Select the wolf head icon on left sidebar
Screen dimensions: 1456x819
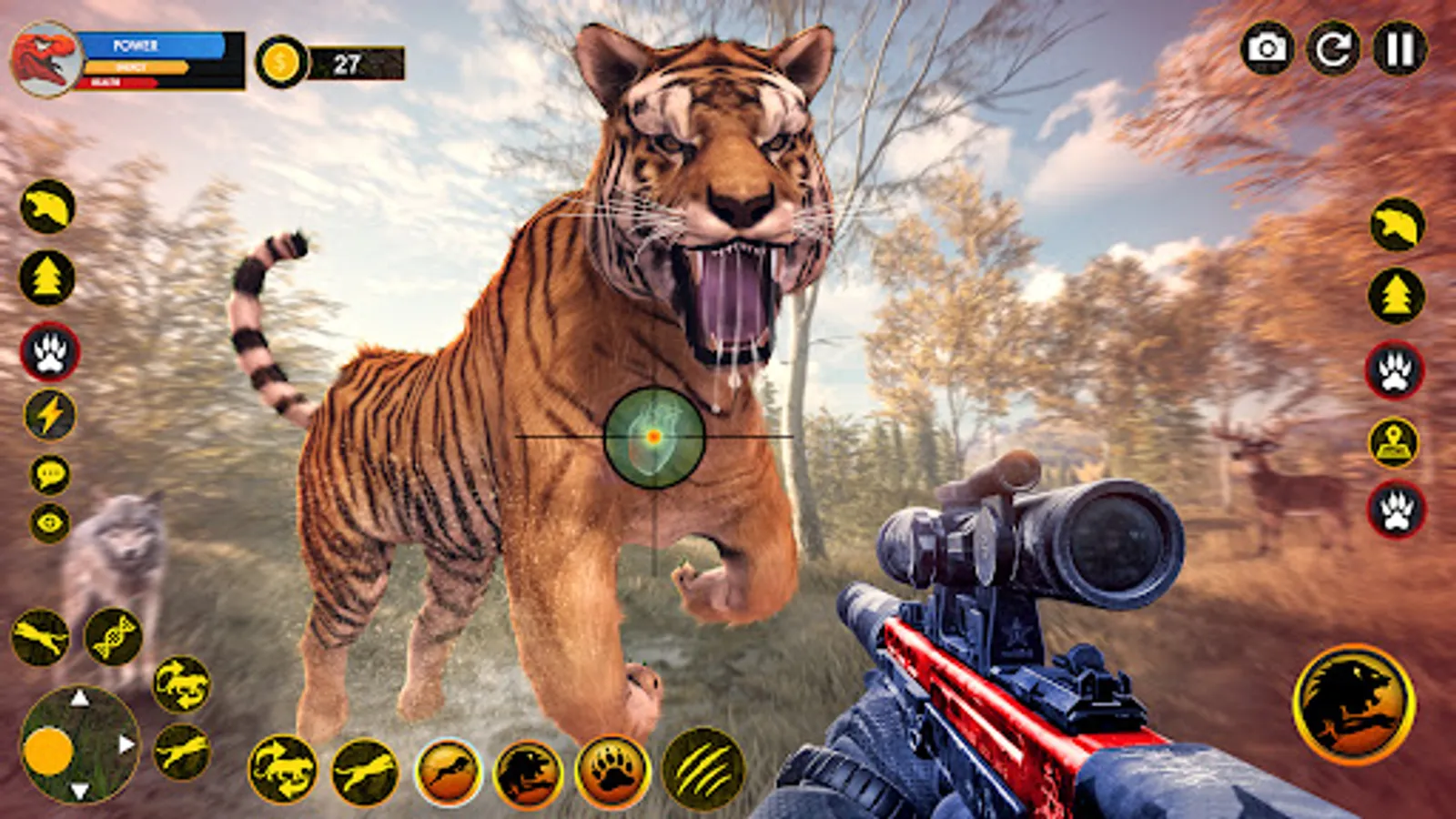[x=47, y=207]
